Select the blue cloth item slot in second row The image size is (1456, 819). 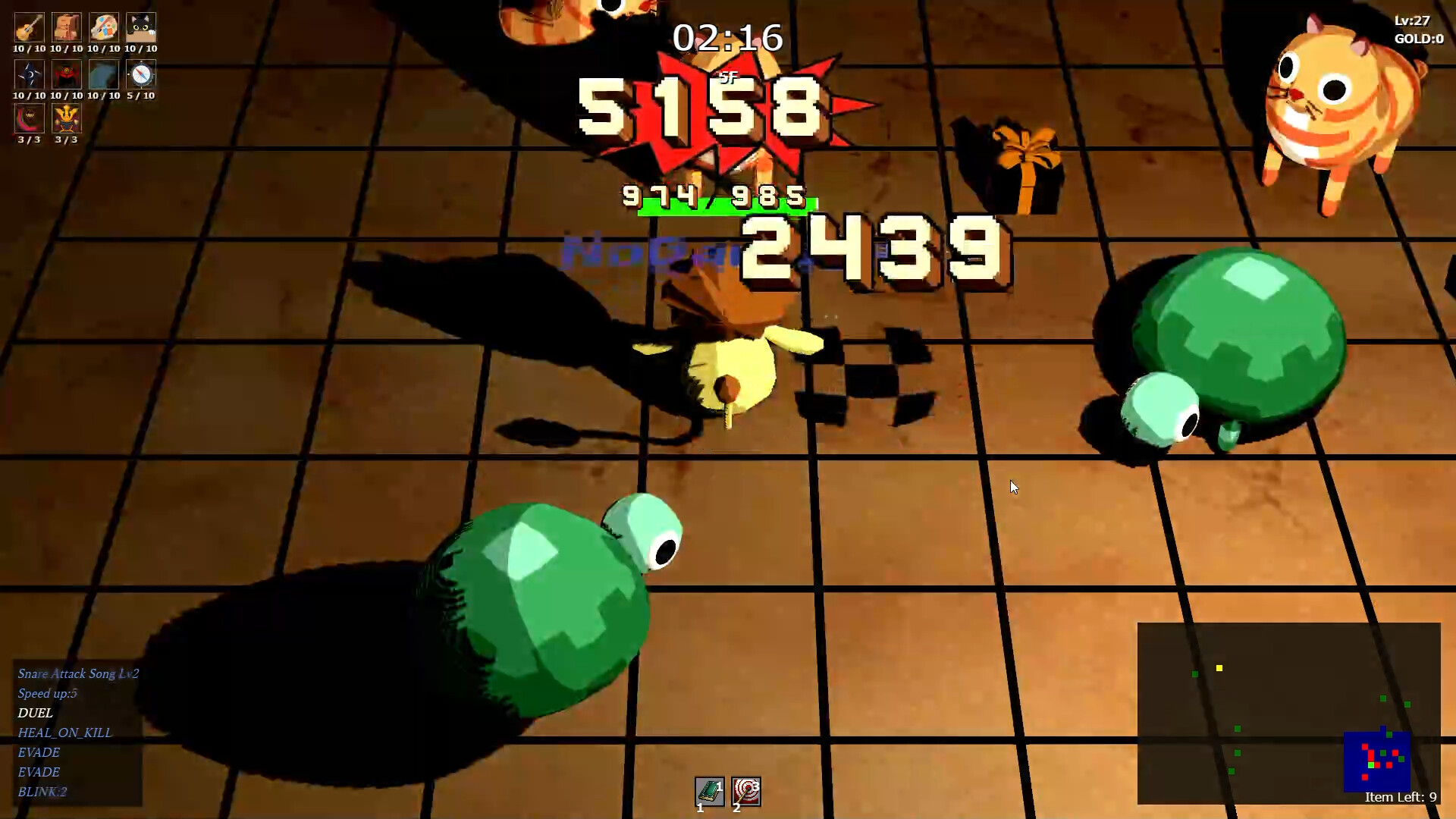104,75
